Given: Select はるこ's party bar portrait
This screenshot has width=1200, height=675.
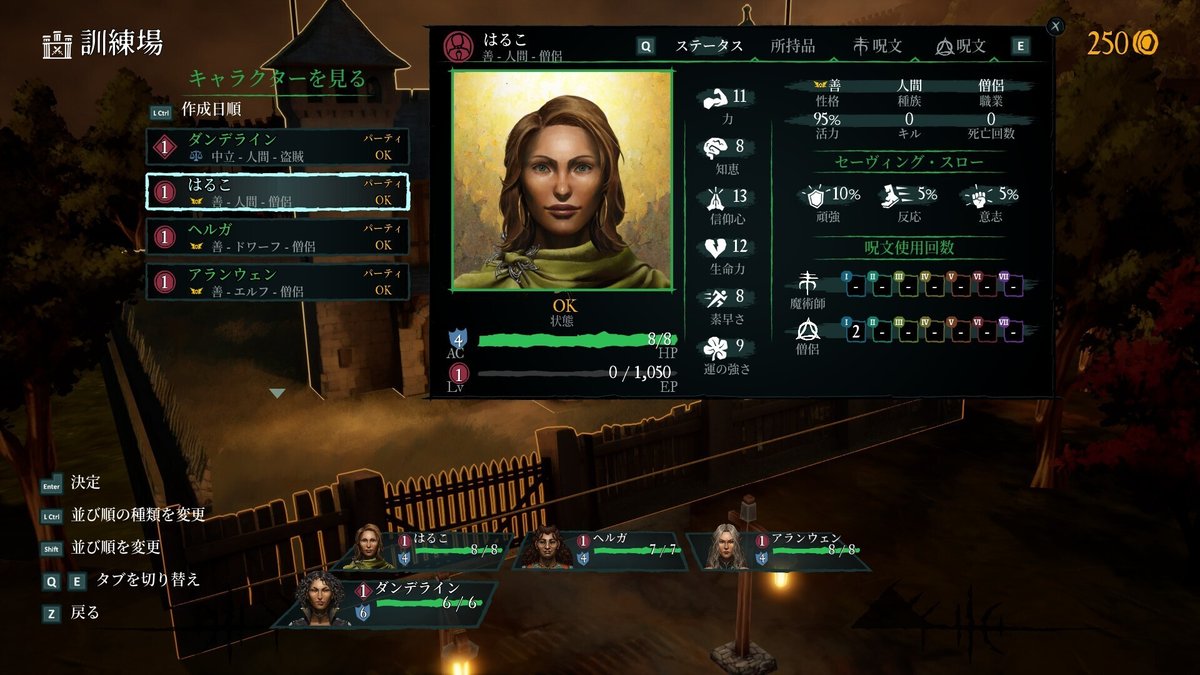Looking at the screenshot, I should (370, 548).
